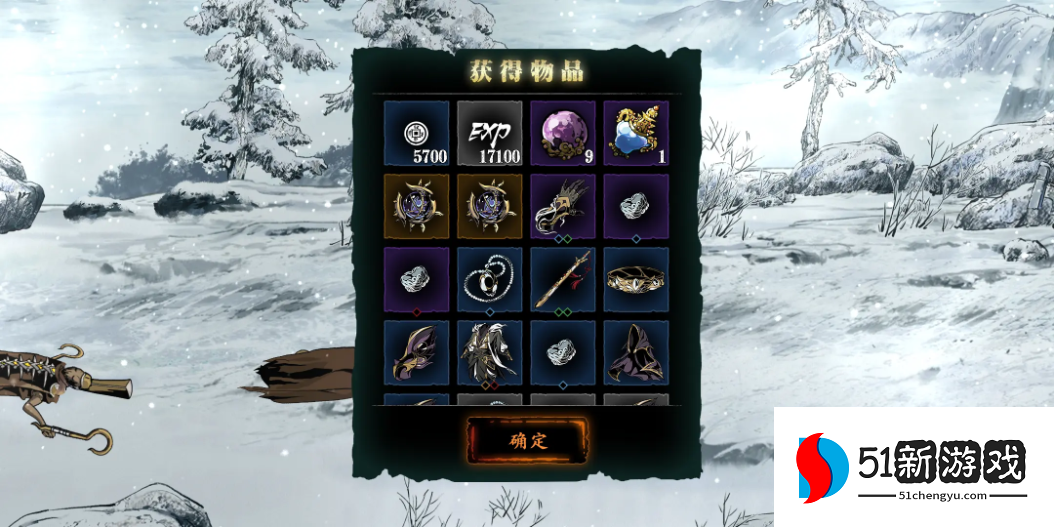The image size is (1054, 527).
Task: Pick the golden circlet headband item
Action: 636,280
